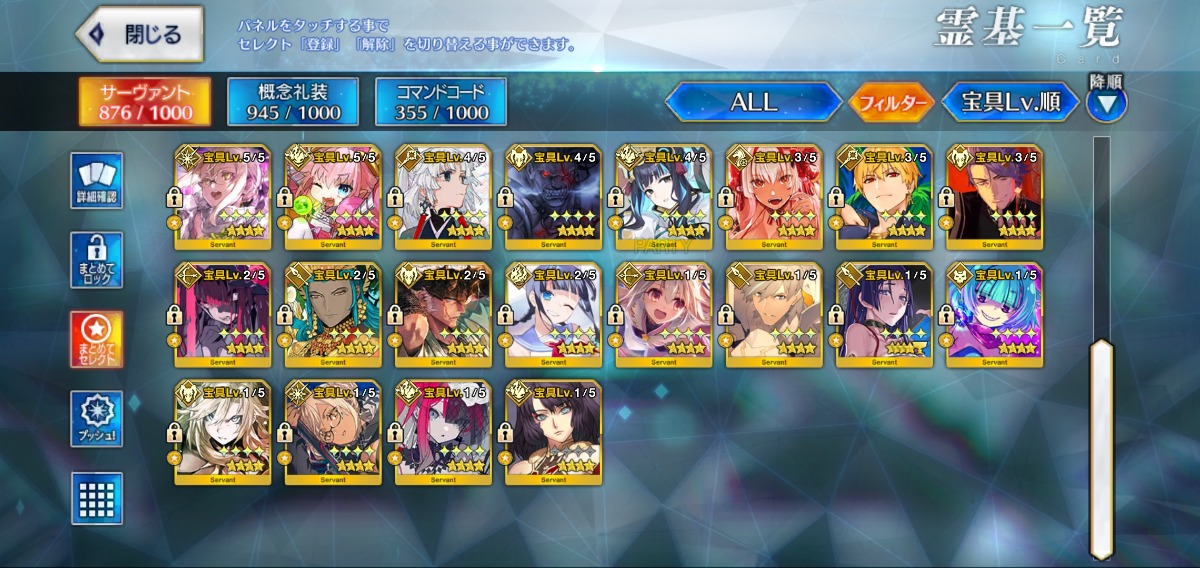
Task: Change the 宝具Lv.順 sort order
Action: click(x=1010, y=102)
